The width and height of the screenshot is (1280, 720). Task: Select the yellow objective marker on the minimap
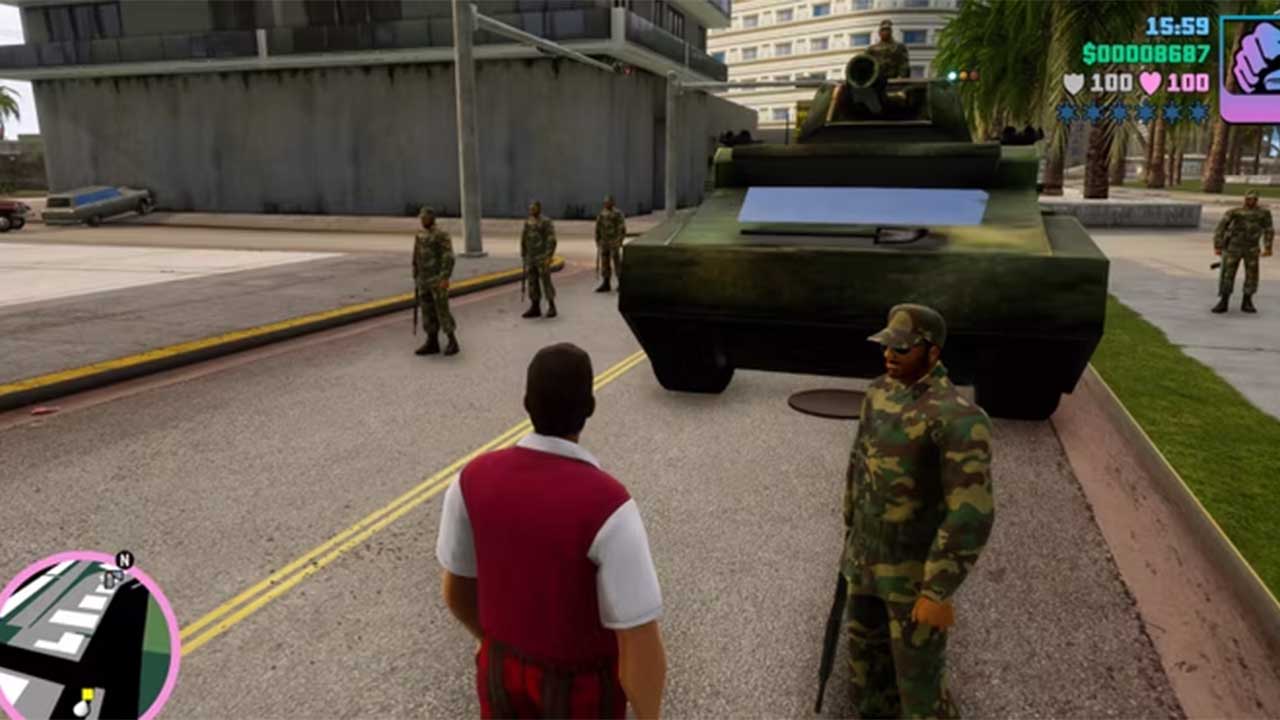pos(88,694)
